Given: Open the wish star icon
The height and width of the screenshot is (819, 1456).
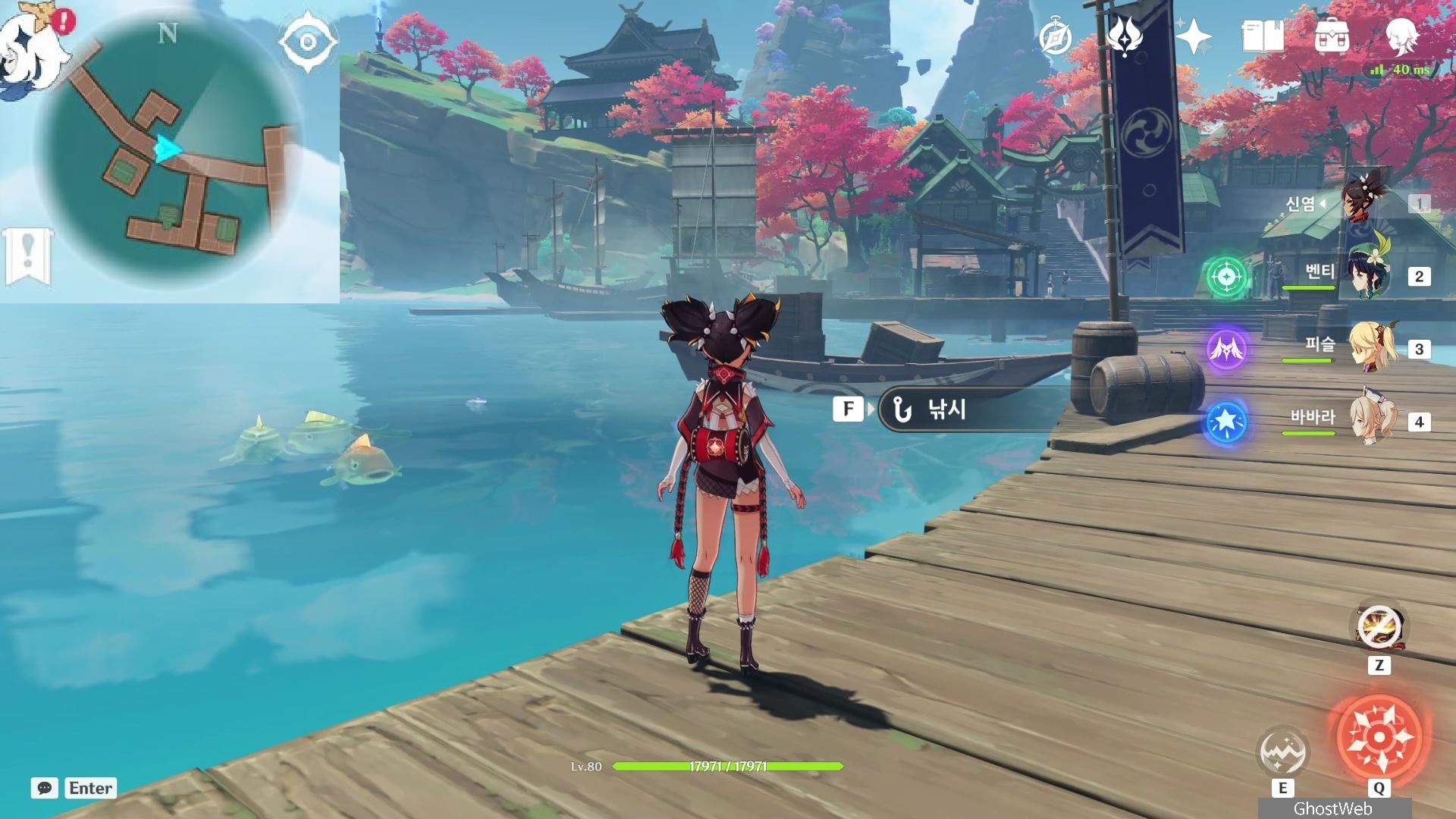Looking at the screenshot, I should pos(1193,36).
